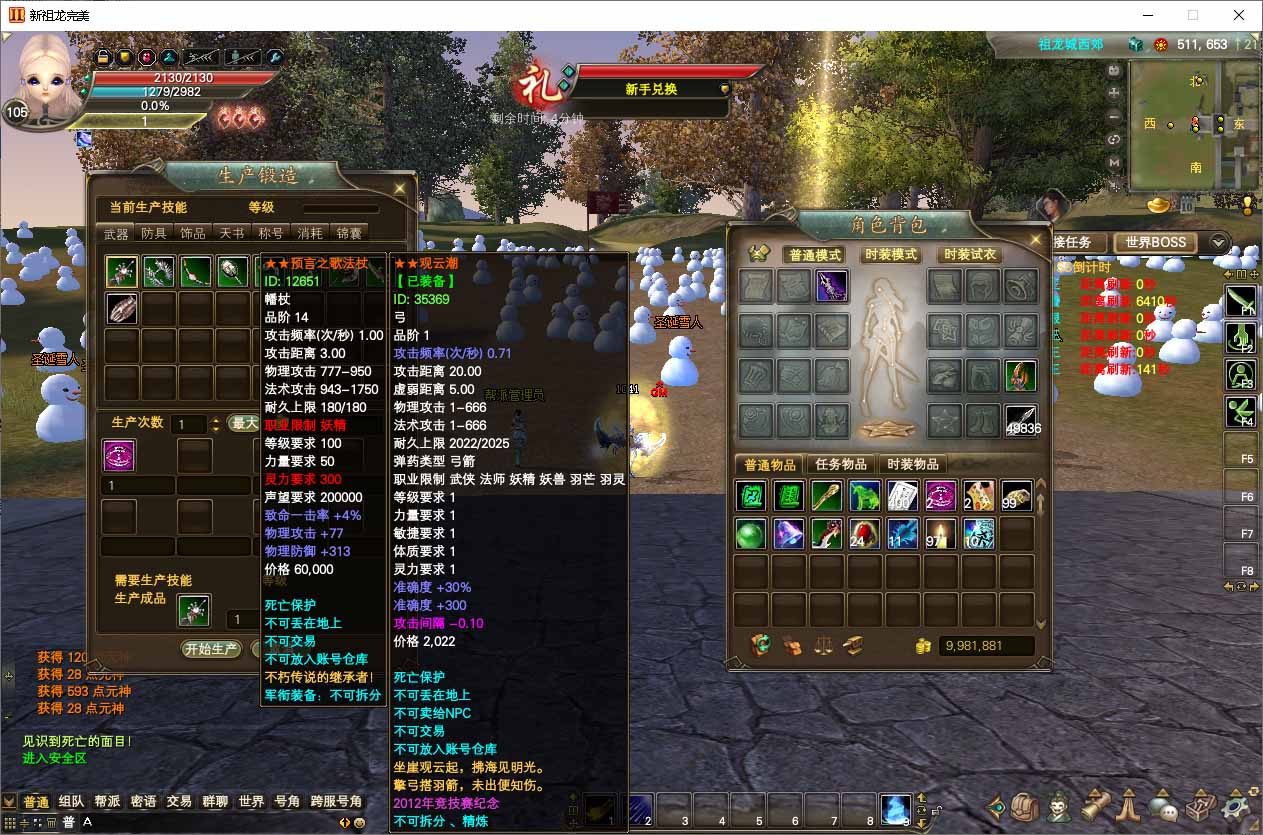Click the 开始生产 start production button

pyautogui.click(x=211, y=649)
